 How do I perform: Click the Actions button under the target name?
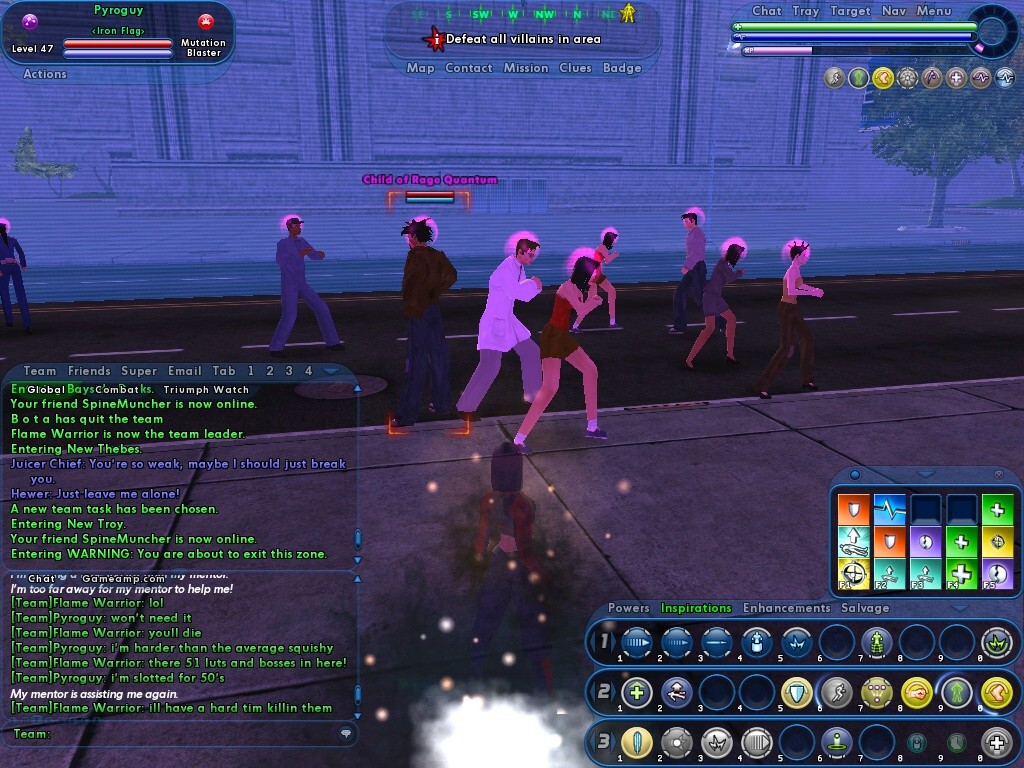45,74
